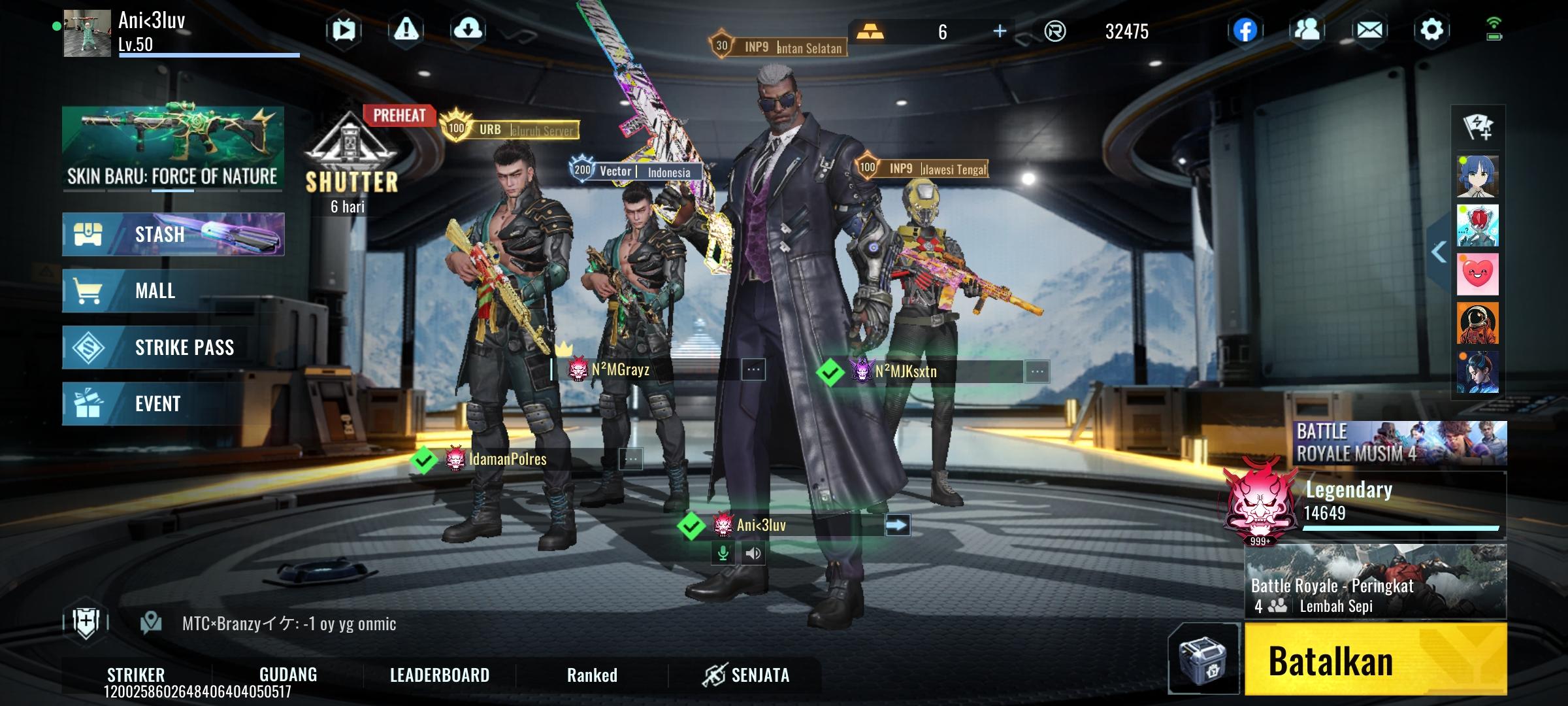The width and height of the screenshot is (1568, 706).
Task: Open the Skin Baru Force of Nature banner
Action: pyautogui.click(x=173, y=148)
